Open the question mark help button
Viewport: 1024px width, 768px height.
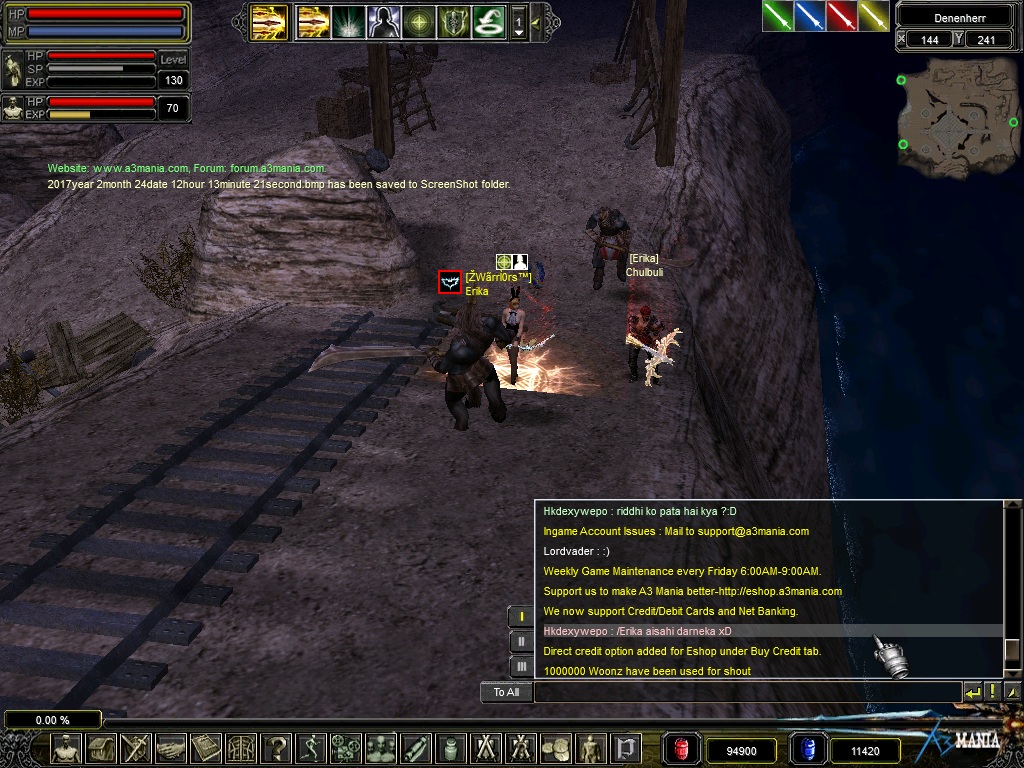coord(276,748)
